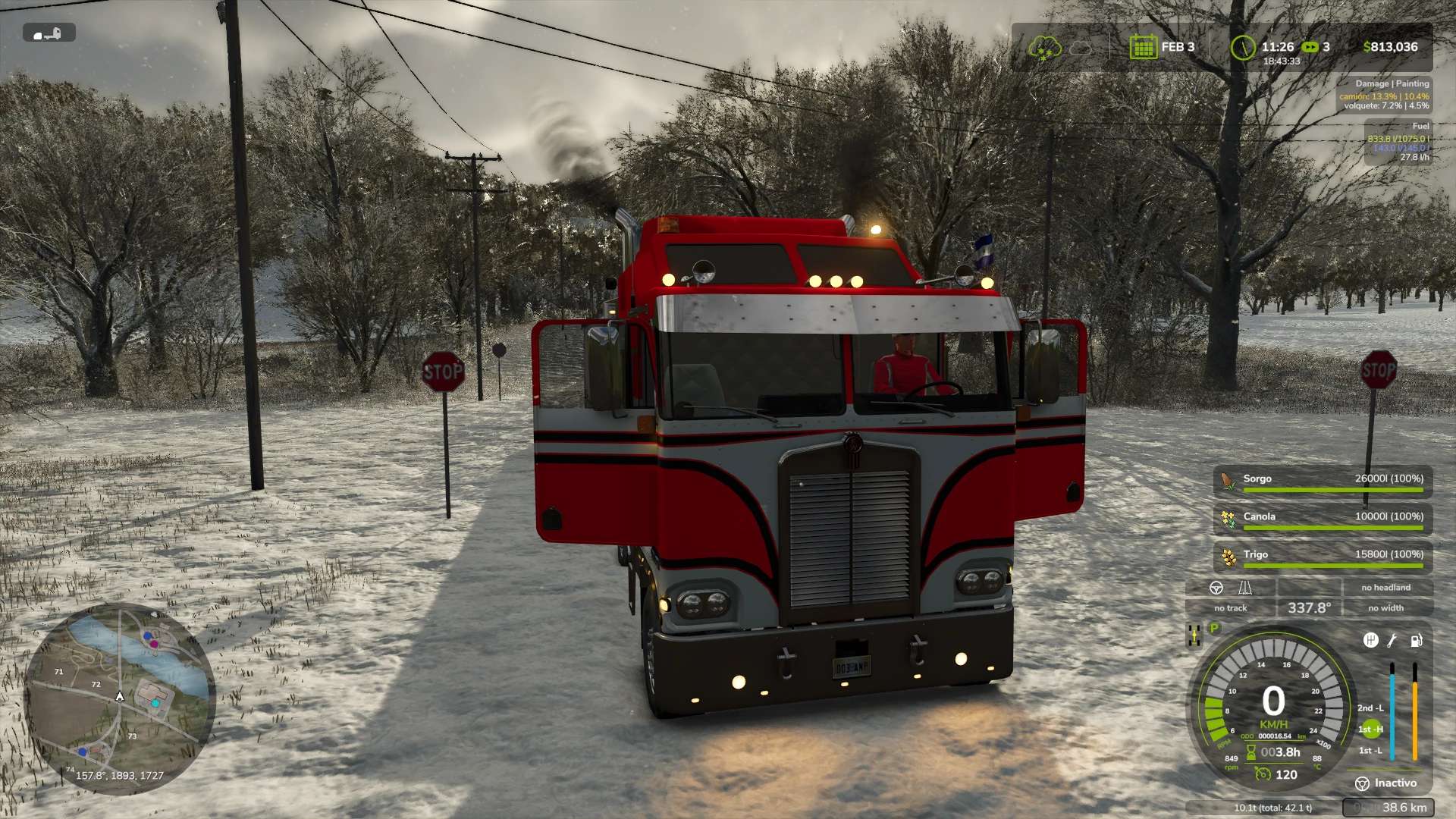
Task: Click the differential lock drivetrain icon
Action: pos(1194,635)
